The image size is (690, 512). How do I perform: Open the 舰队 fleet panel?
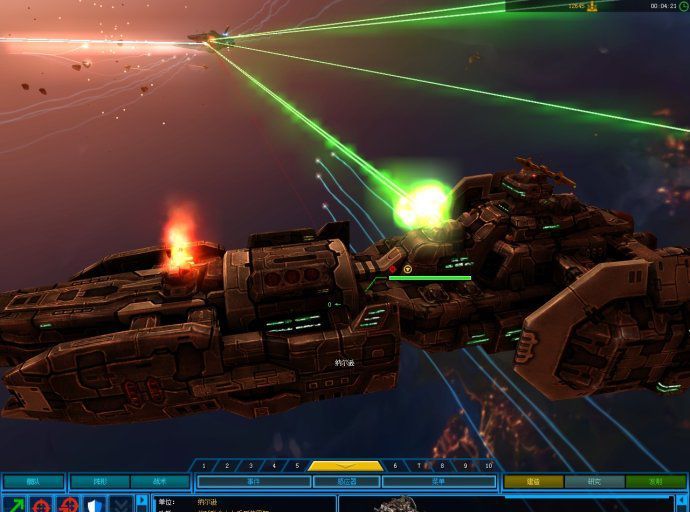33,481
